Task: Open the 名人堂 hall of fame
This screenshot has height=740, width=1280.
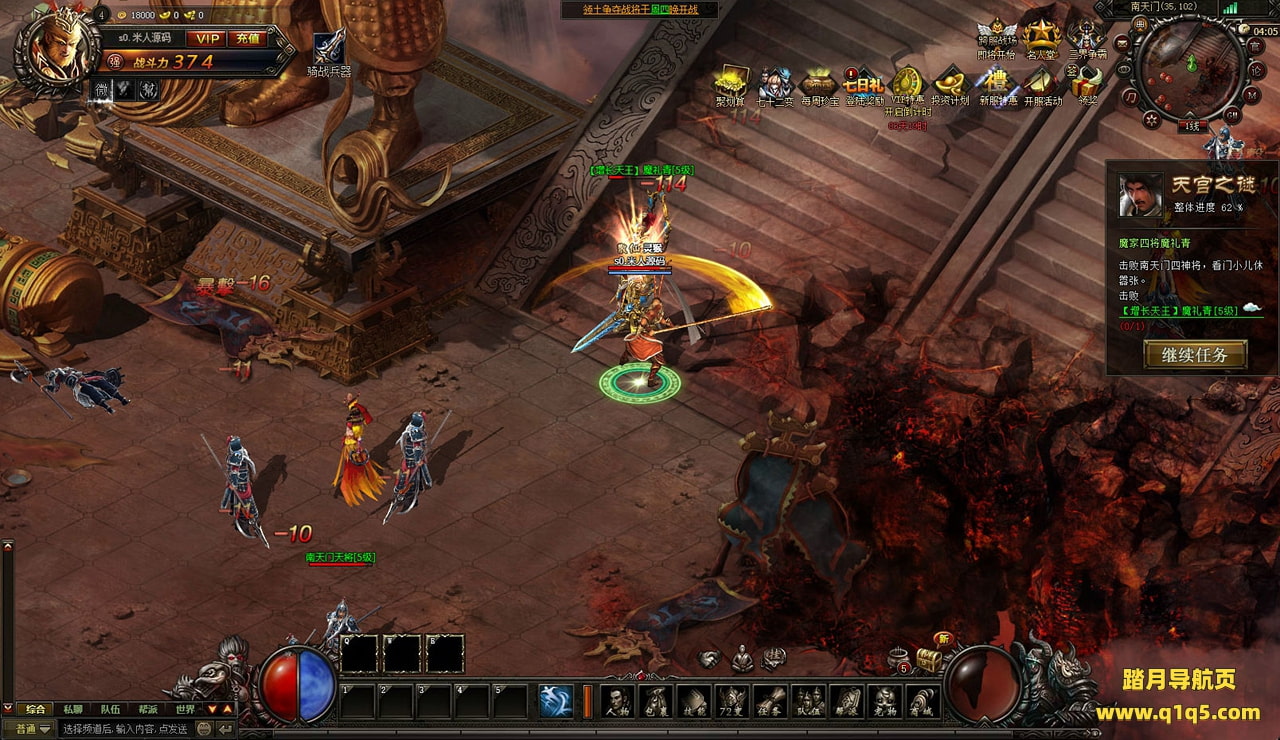Action: pyautogui.click(x=1041, y=40)
